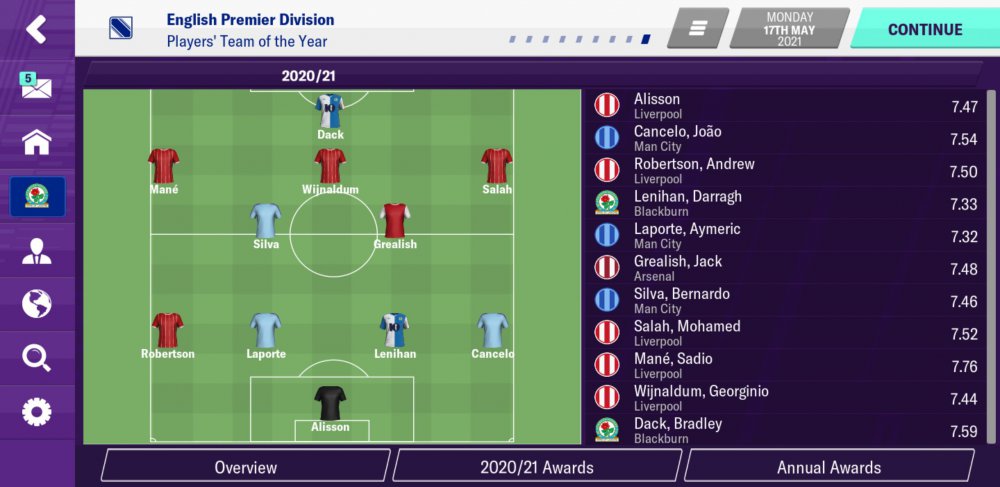Open the inbox with 5 messages
The height and width of the screenshot is (487, 1000).
coord(36,87)
